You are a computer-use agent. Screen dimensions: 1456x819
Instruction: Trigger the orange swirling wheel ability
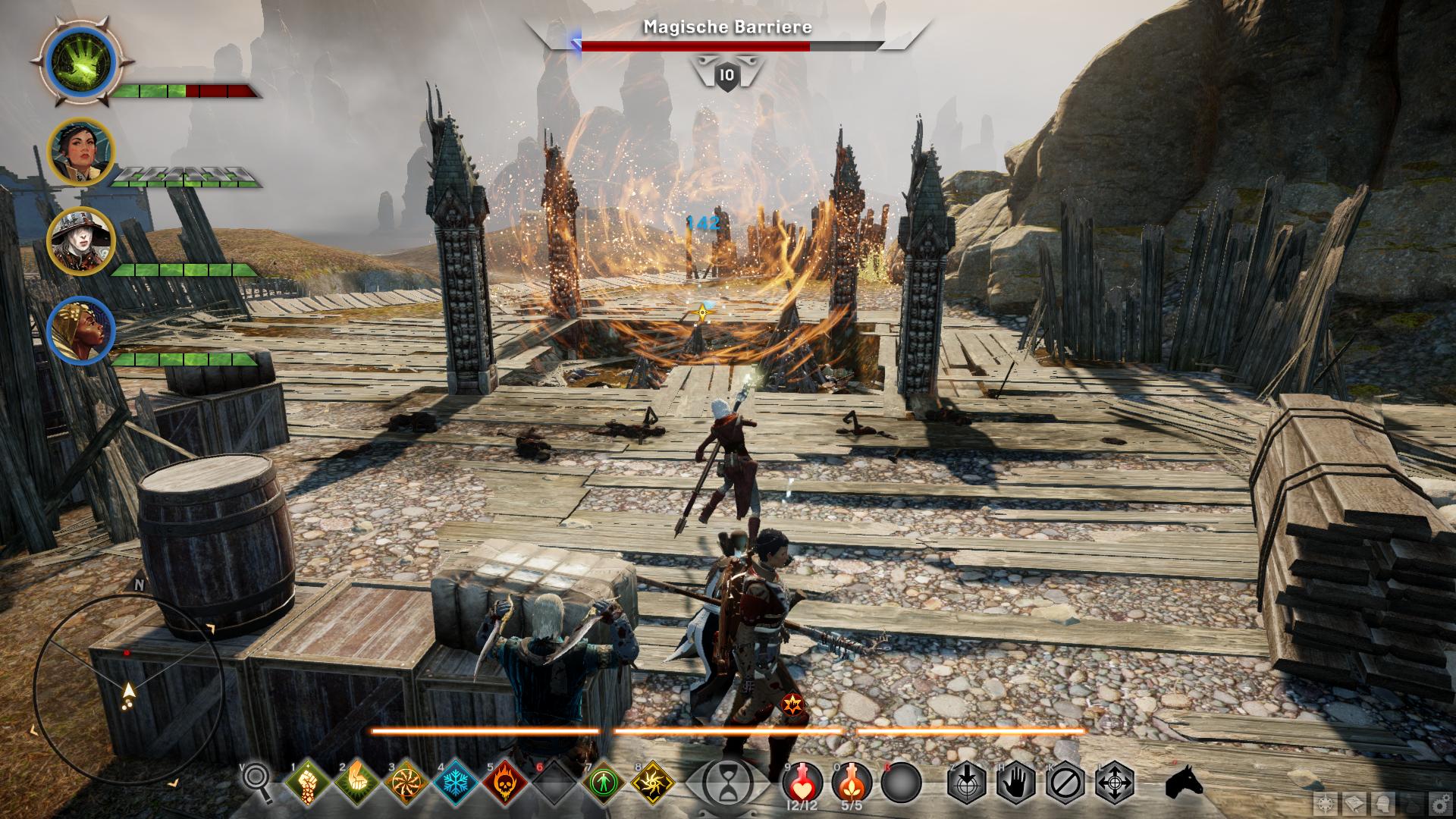pos(405,782)
